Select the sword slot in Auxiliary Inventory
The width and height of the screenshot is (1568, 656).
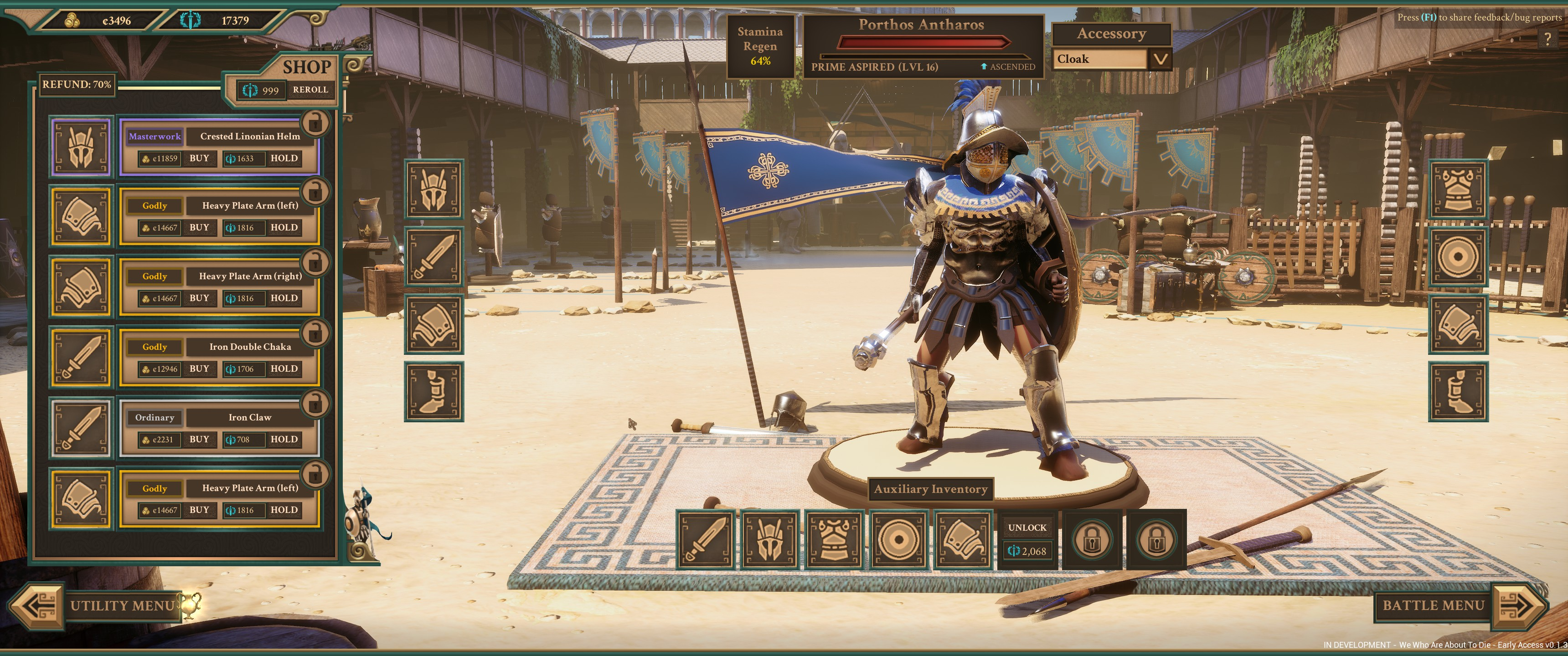(706, 539)
